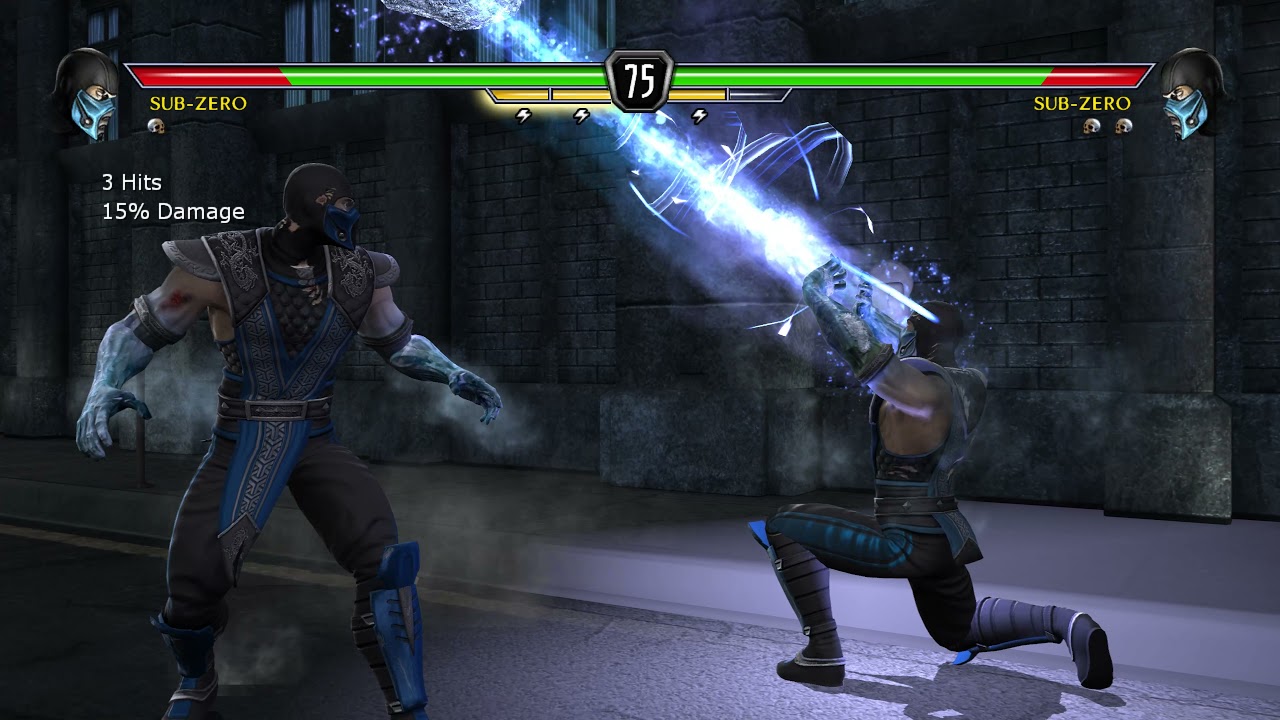Toggle the first filled super meter segment
1280x720 pixels.
(x=518, y=94)
